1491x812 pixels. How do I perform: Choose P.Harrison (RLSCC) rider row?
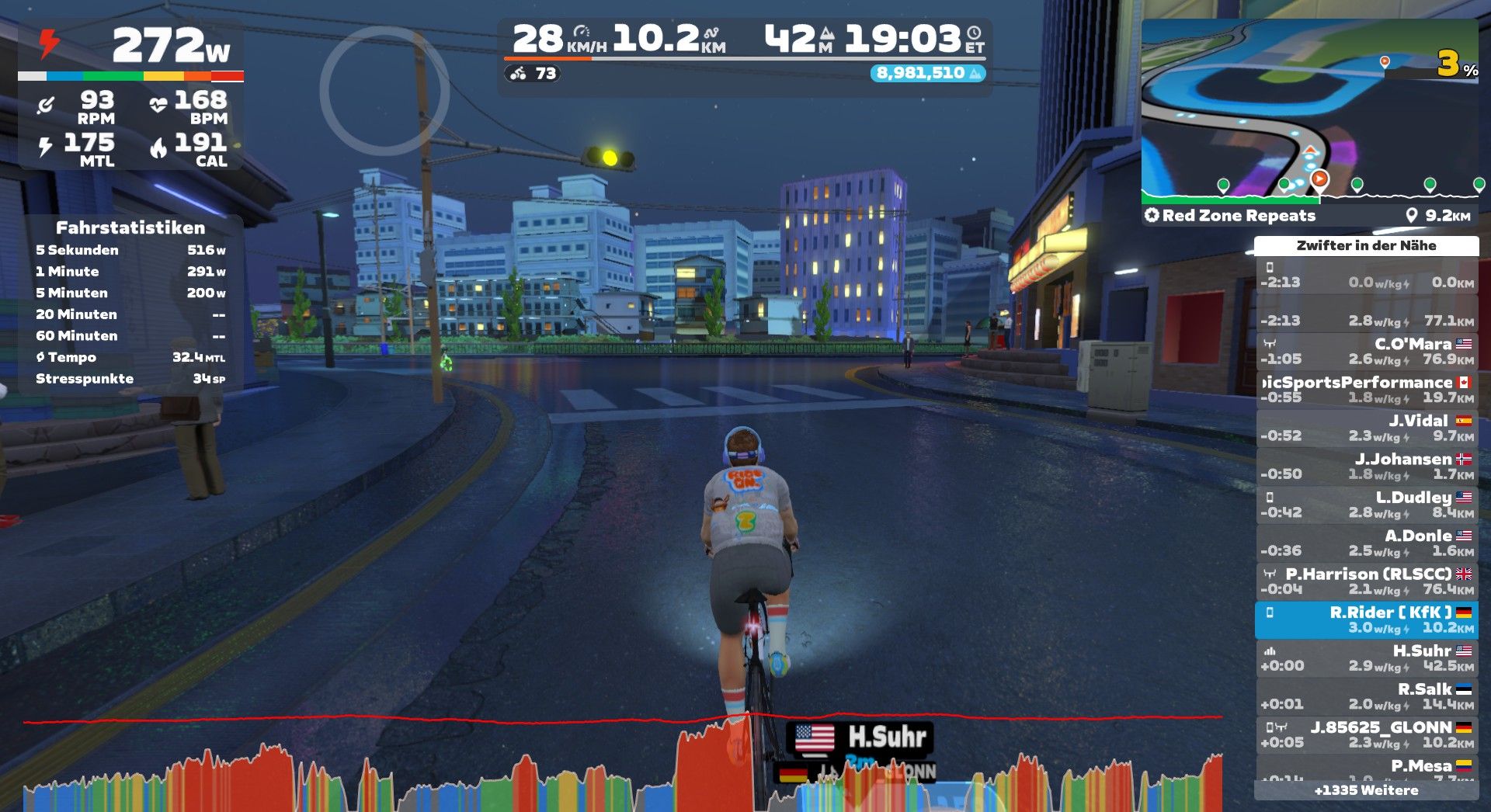(1367, 581)
